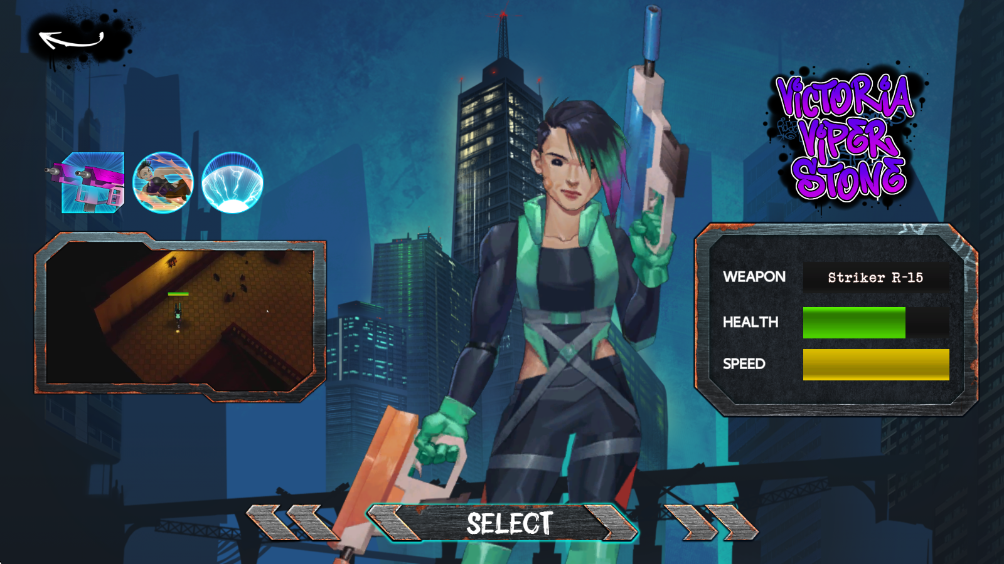Show the next character with right chevrons
This screenshot has height=564, width=1004.
712,522
